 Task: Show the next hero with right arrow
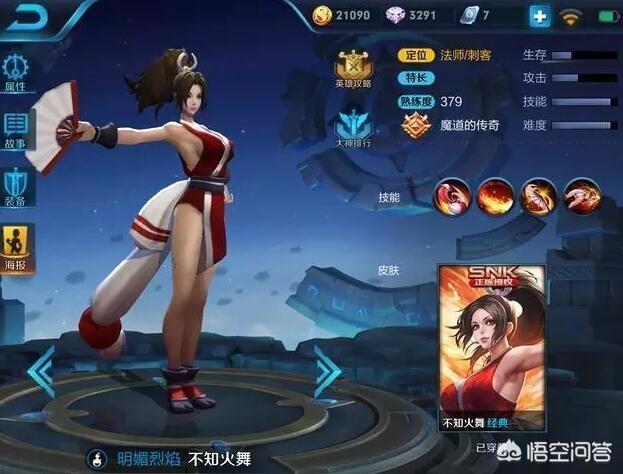[x=327, y=372]
